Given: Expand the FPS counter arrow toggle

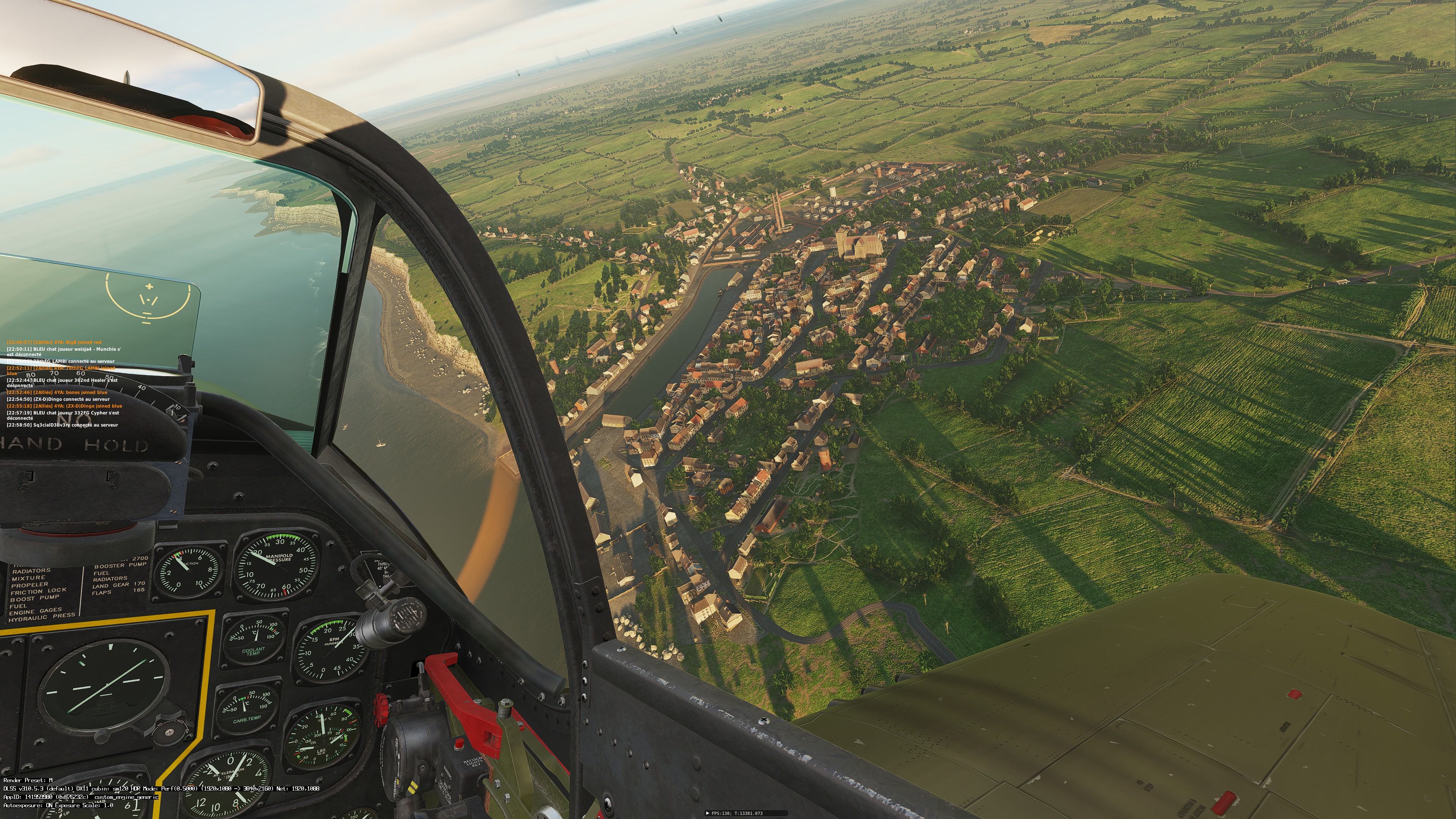Looking at the screenshot, I should [708, 813].
